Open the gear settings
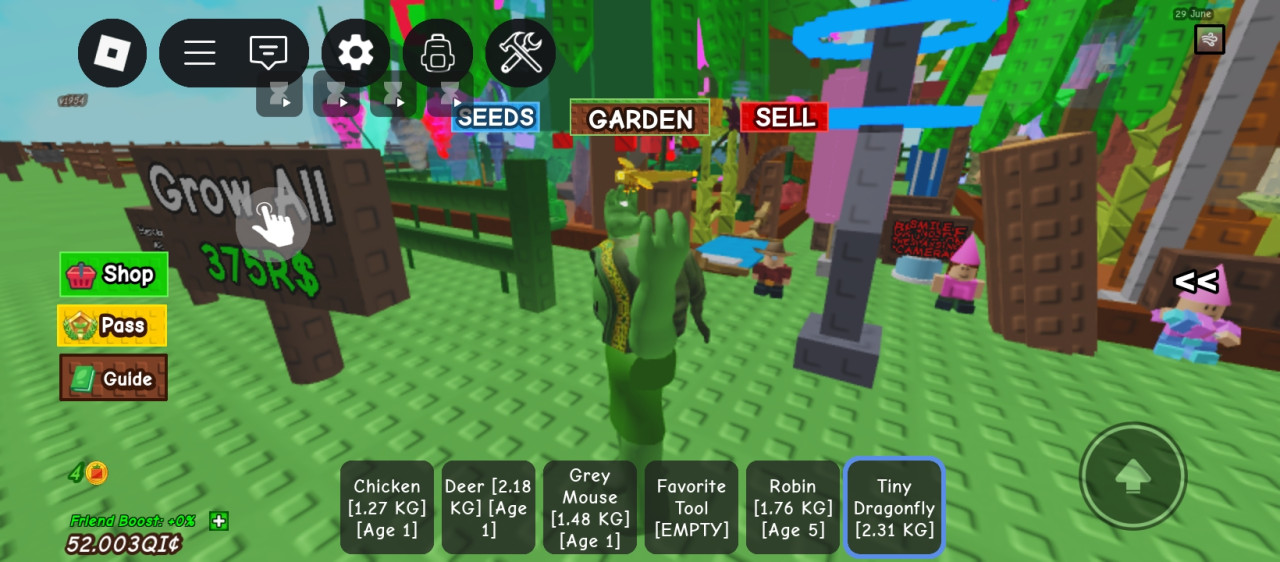1280x562 pixels. click(355, 53)
